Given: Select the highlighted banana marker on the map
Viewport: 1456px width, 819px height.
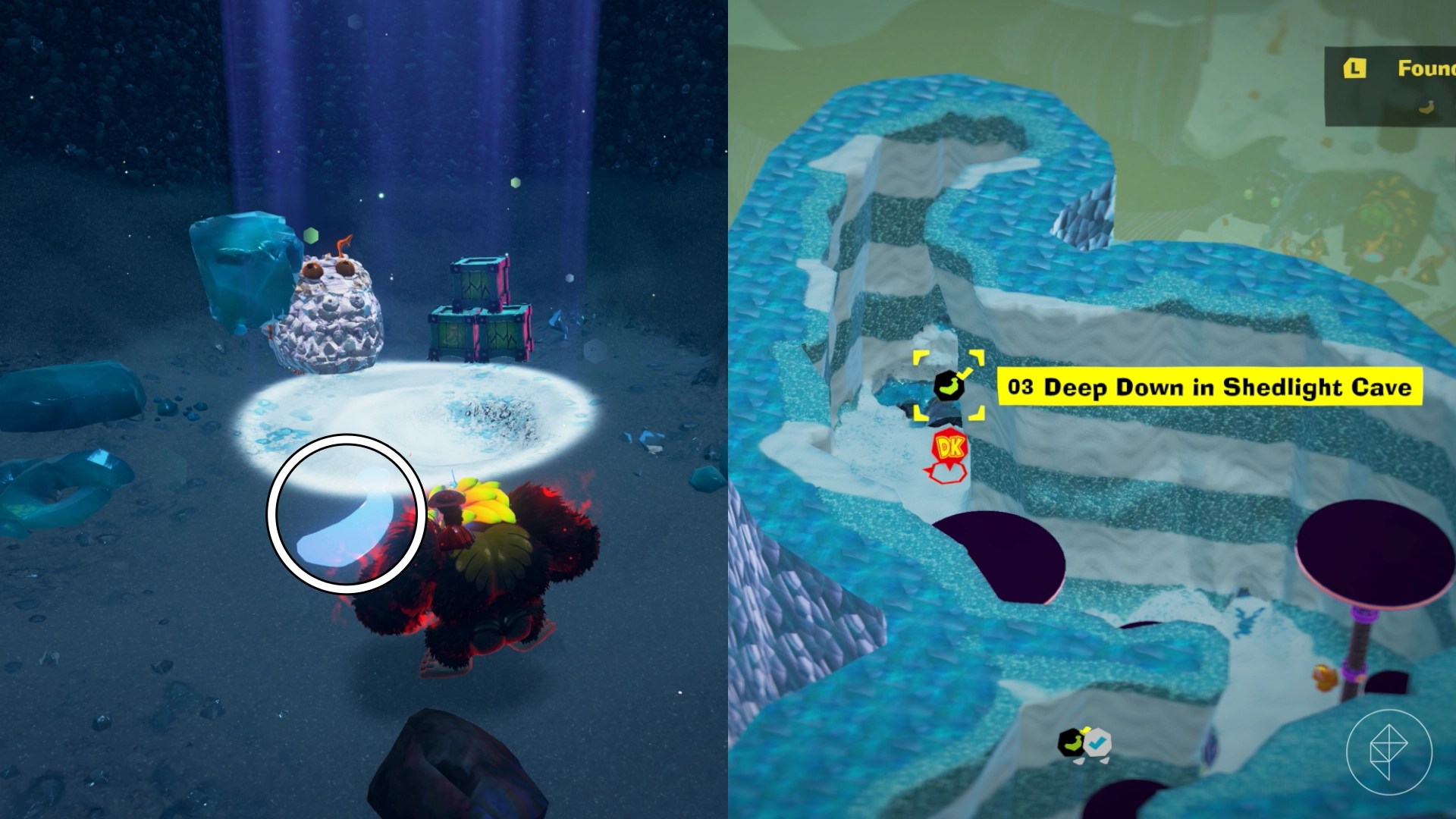Looking at the screenshot, I should point(948,387).
